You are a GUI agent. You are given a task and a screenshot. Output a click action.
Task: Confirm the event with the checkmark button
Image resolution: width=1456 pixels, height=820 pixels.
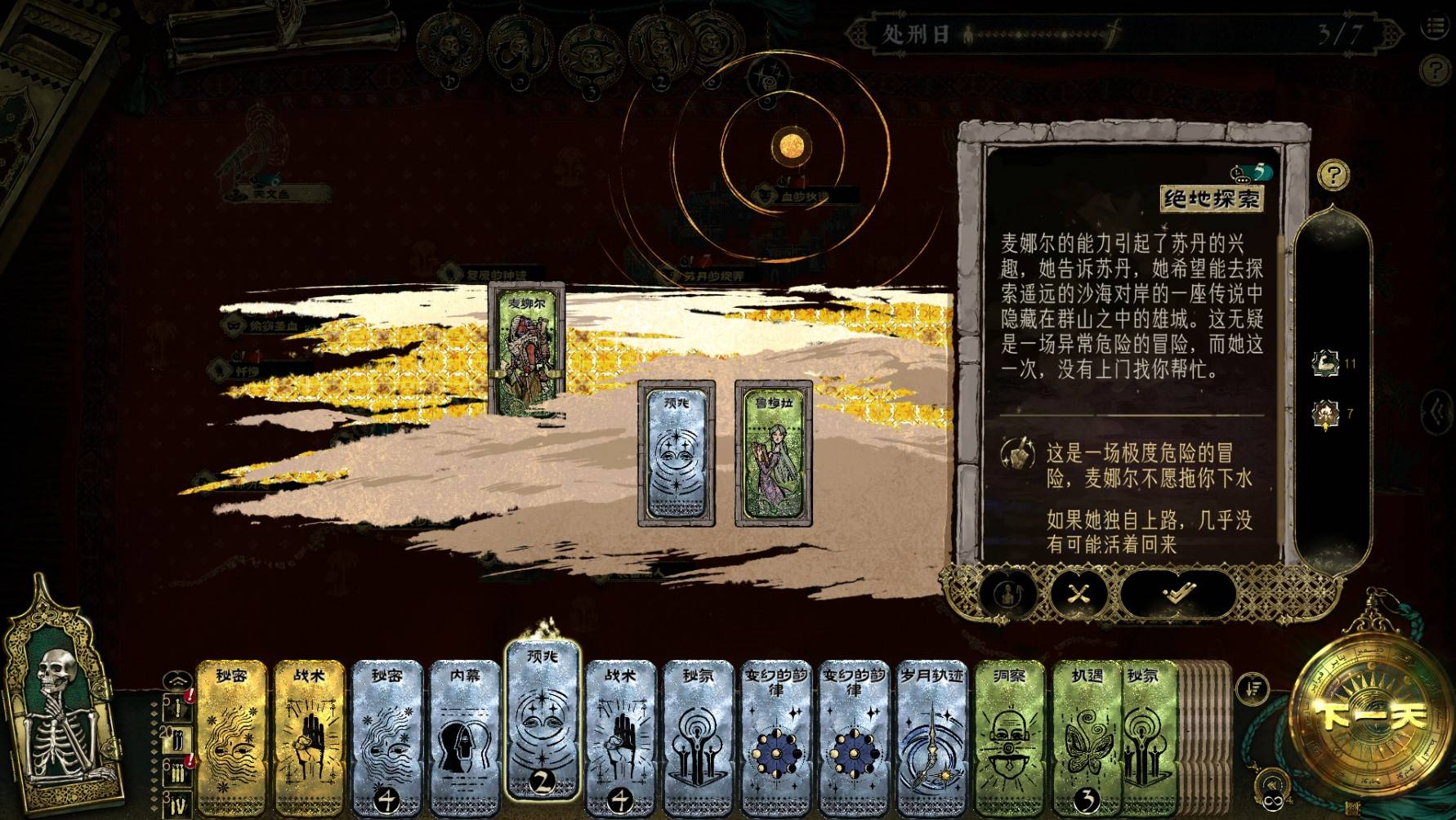(x=1177, y=593)
